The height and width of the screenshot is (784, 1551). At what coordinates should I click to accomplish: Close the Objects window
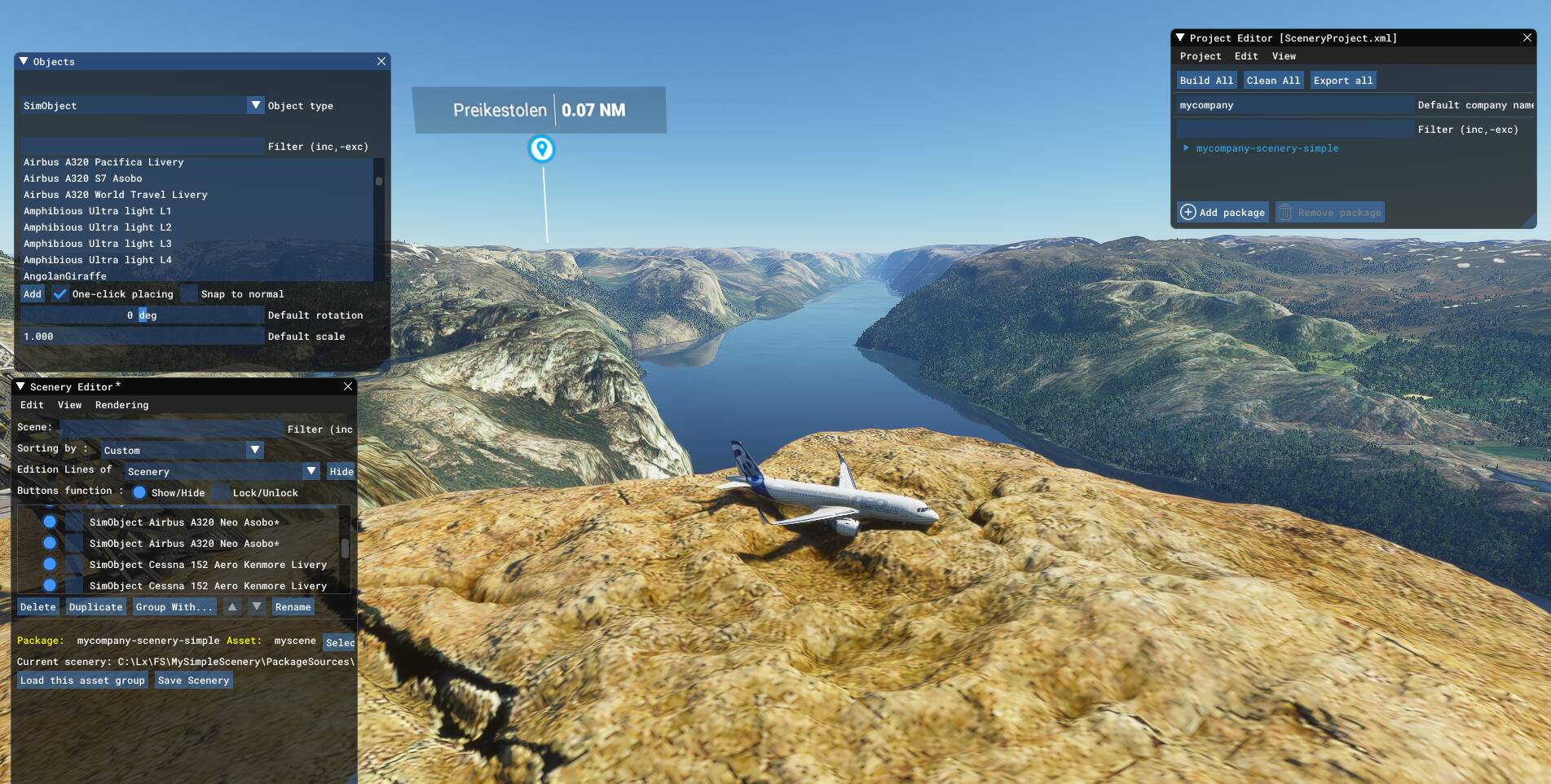(381, 62)
